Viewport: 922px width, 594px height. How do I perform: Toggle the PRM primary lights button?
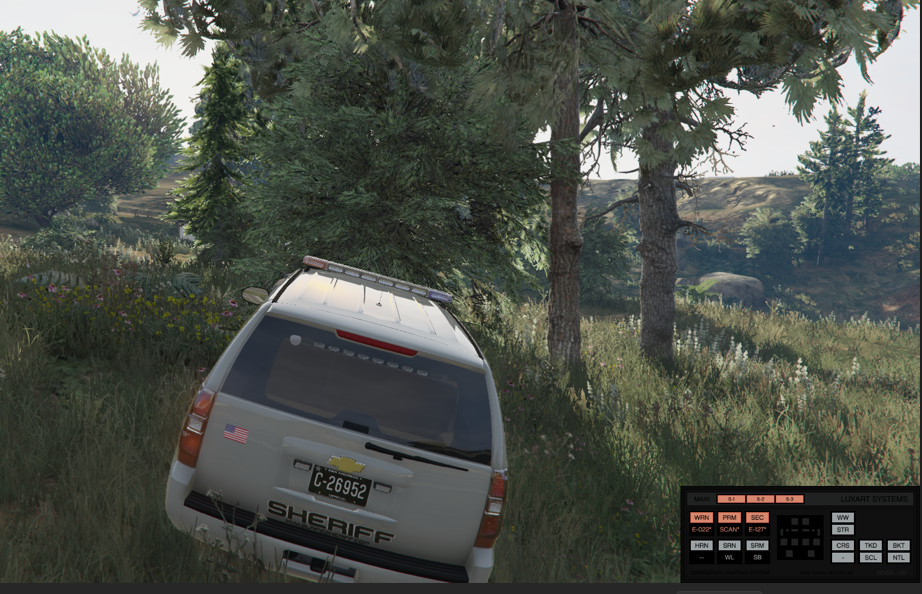pyautogui.click(x=729, y=517)
